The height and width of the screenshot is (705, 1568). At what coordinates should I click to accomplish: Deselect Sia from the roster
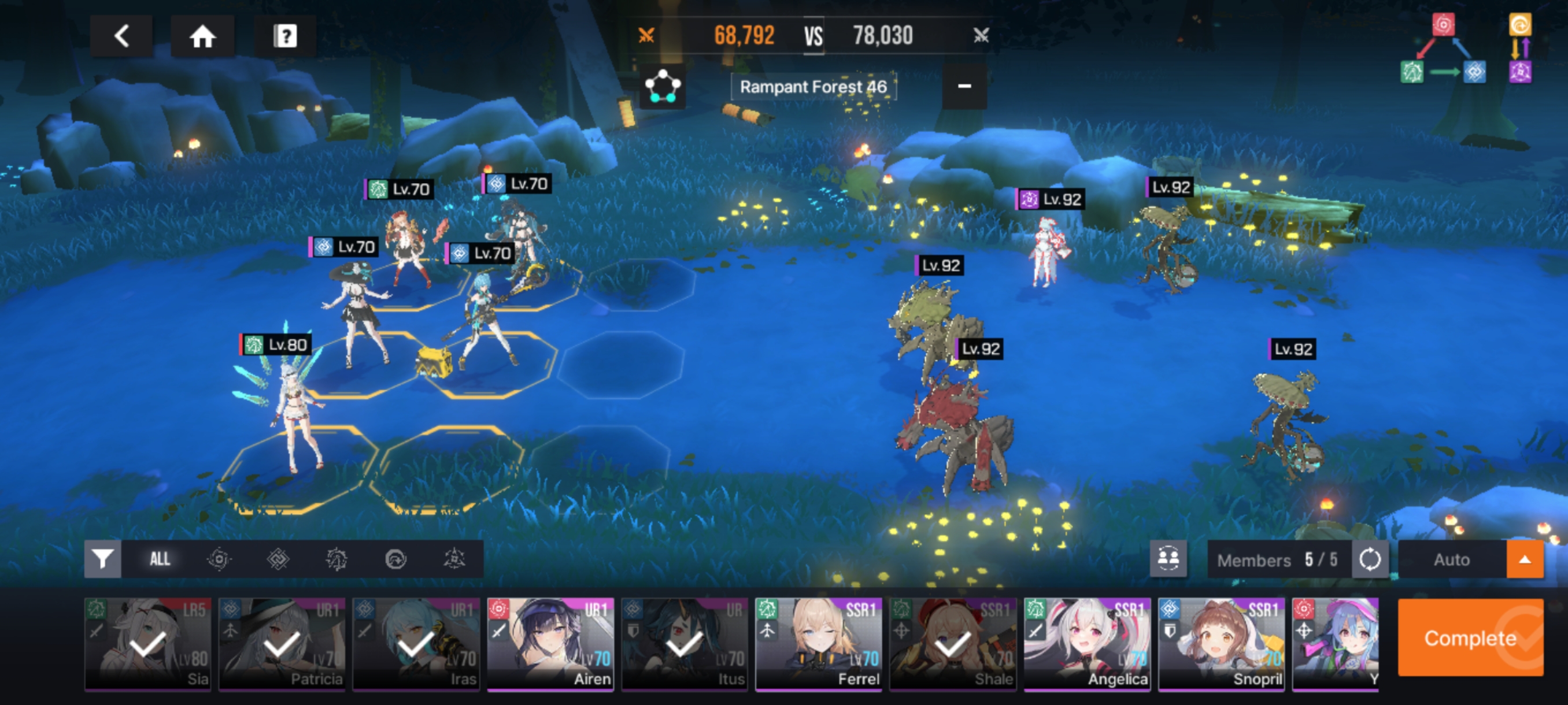(148, 644)
